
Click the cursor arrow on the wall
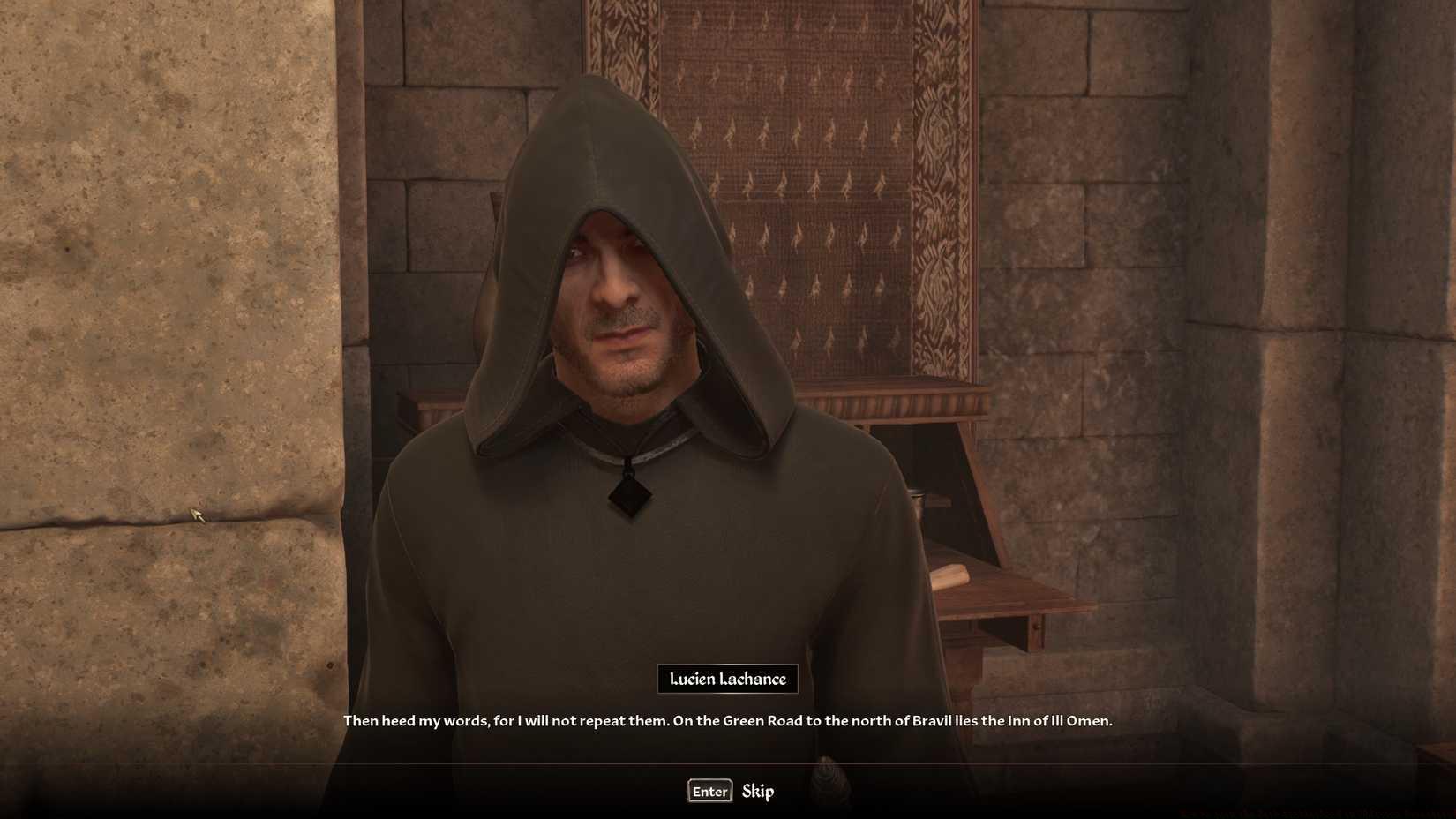198,514
